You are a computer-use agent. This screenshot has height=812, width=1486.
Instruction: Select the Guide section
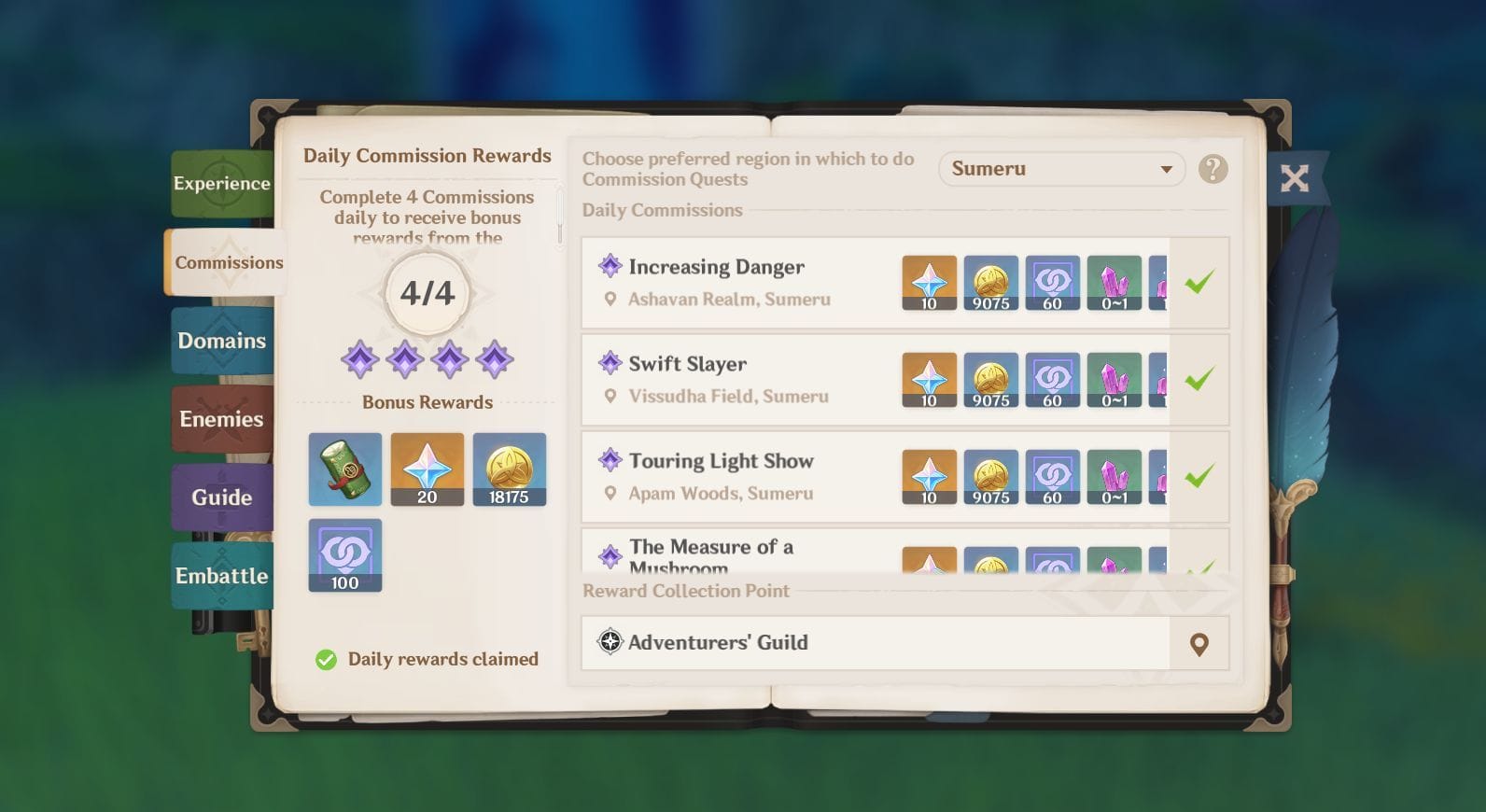click(222, 497)
